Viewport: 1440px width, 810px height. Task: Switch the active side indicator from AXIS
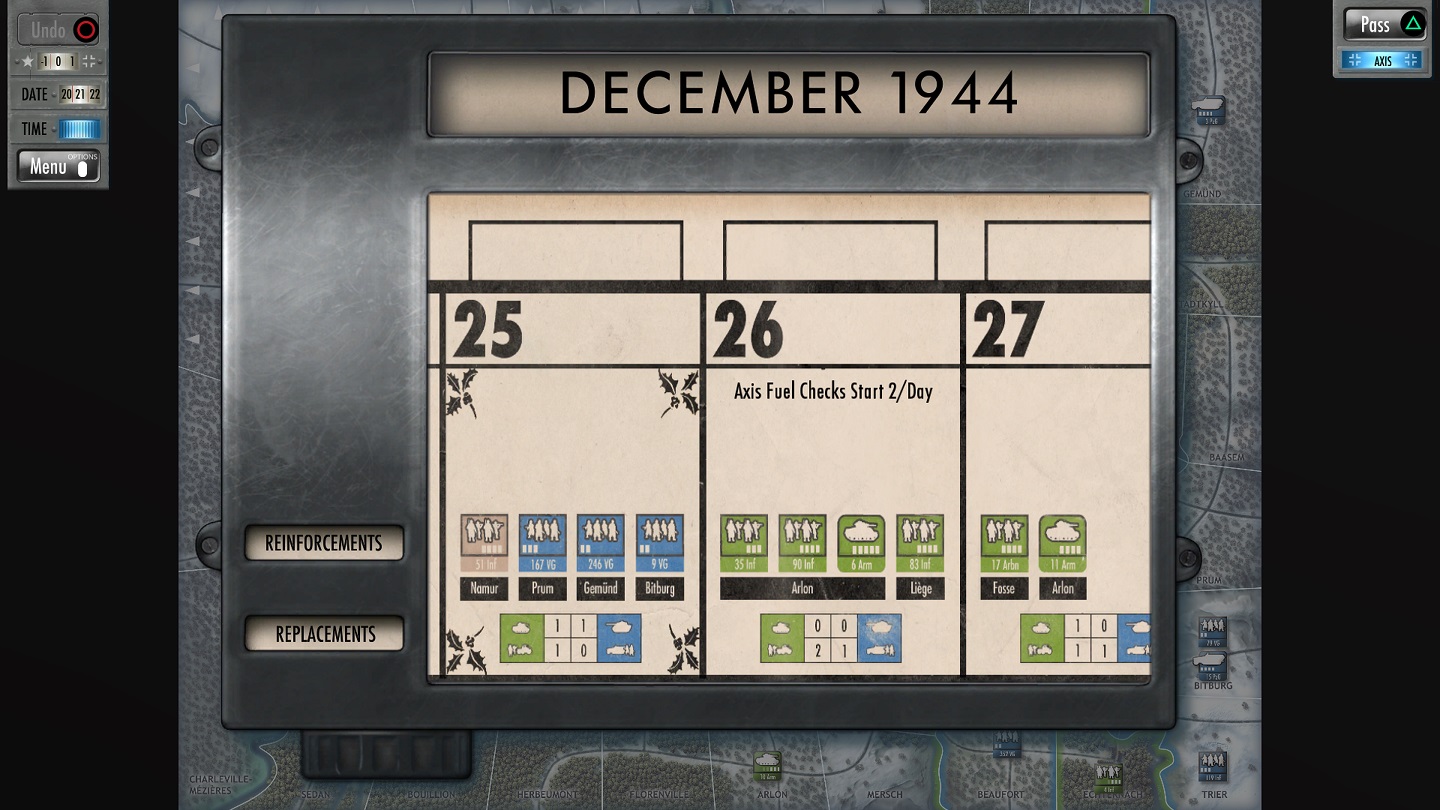click(x=1385, y=60)
